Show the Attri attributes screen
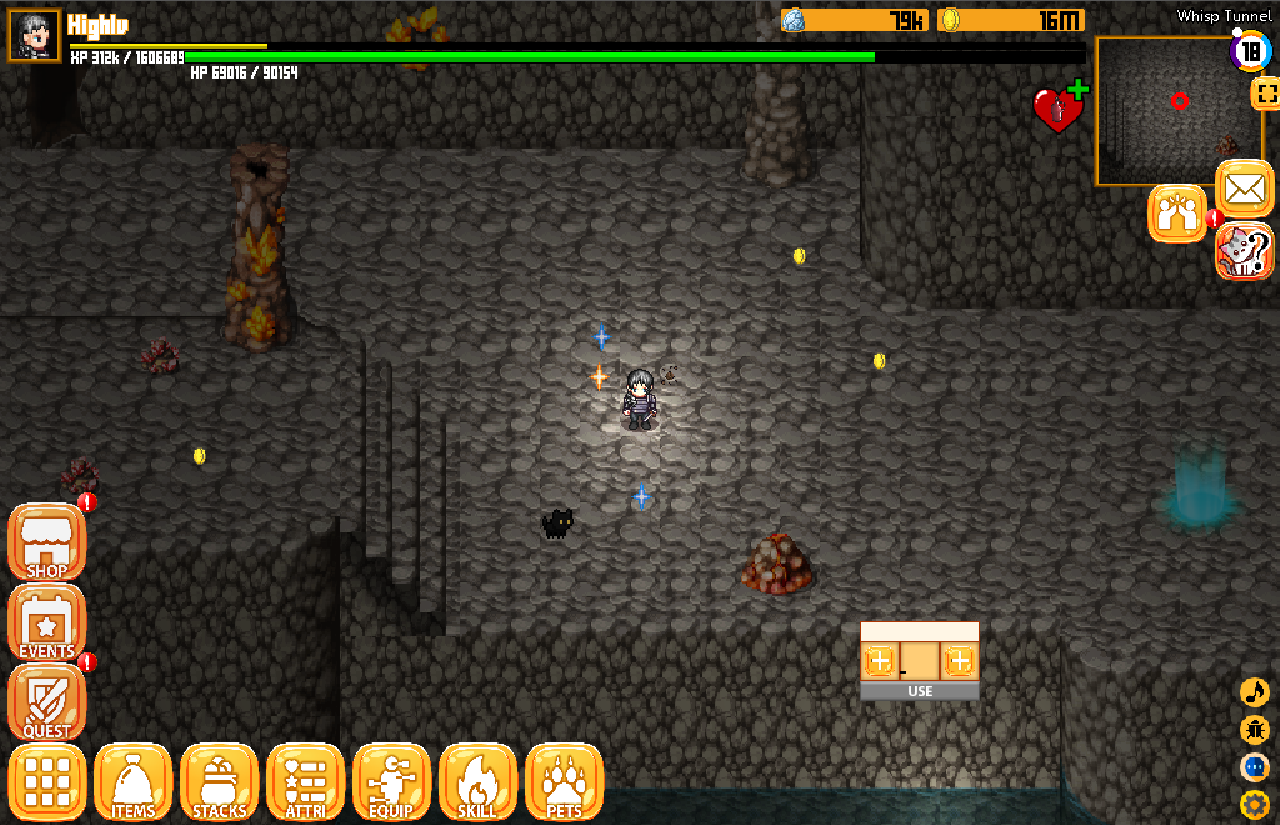The height and width of the screenshot is (825, 1280). point(305,782)
